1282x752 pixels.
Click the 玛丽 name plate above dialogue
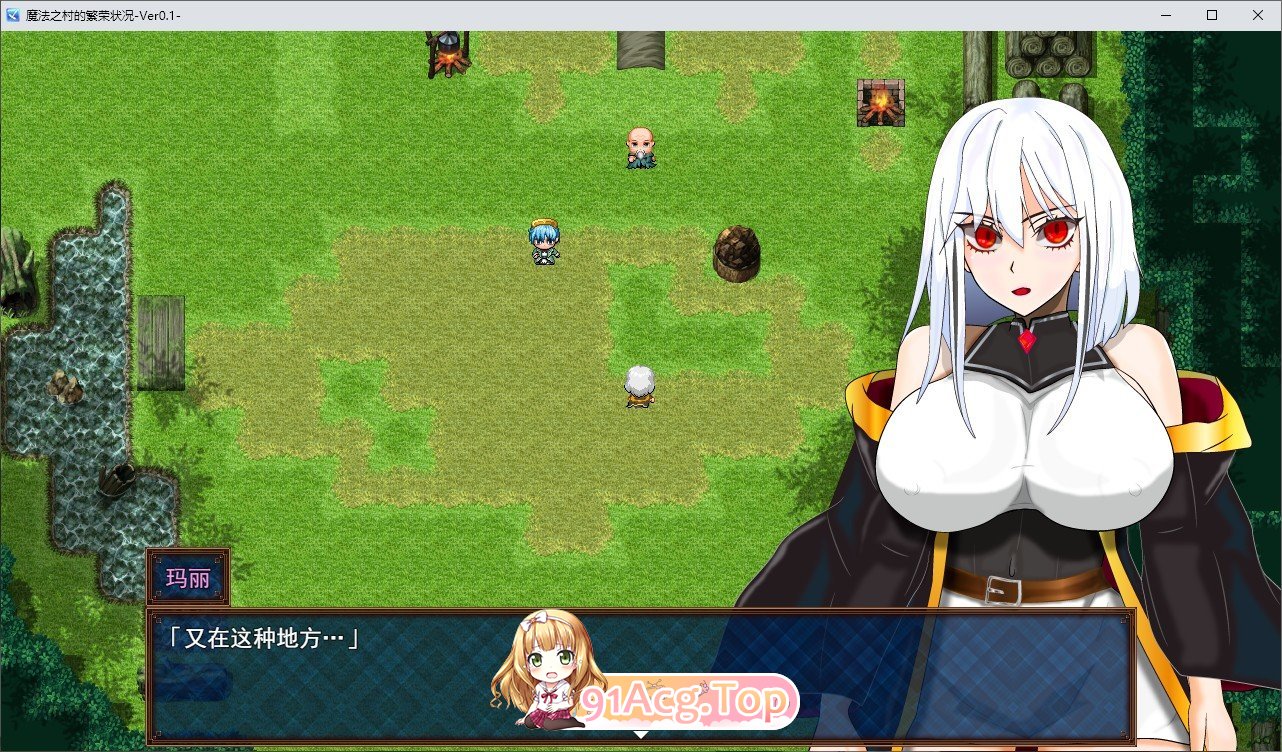coord(188,576)
